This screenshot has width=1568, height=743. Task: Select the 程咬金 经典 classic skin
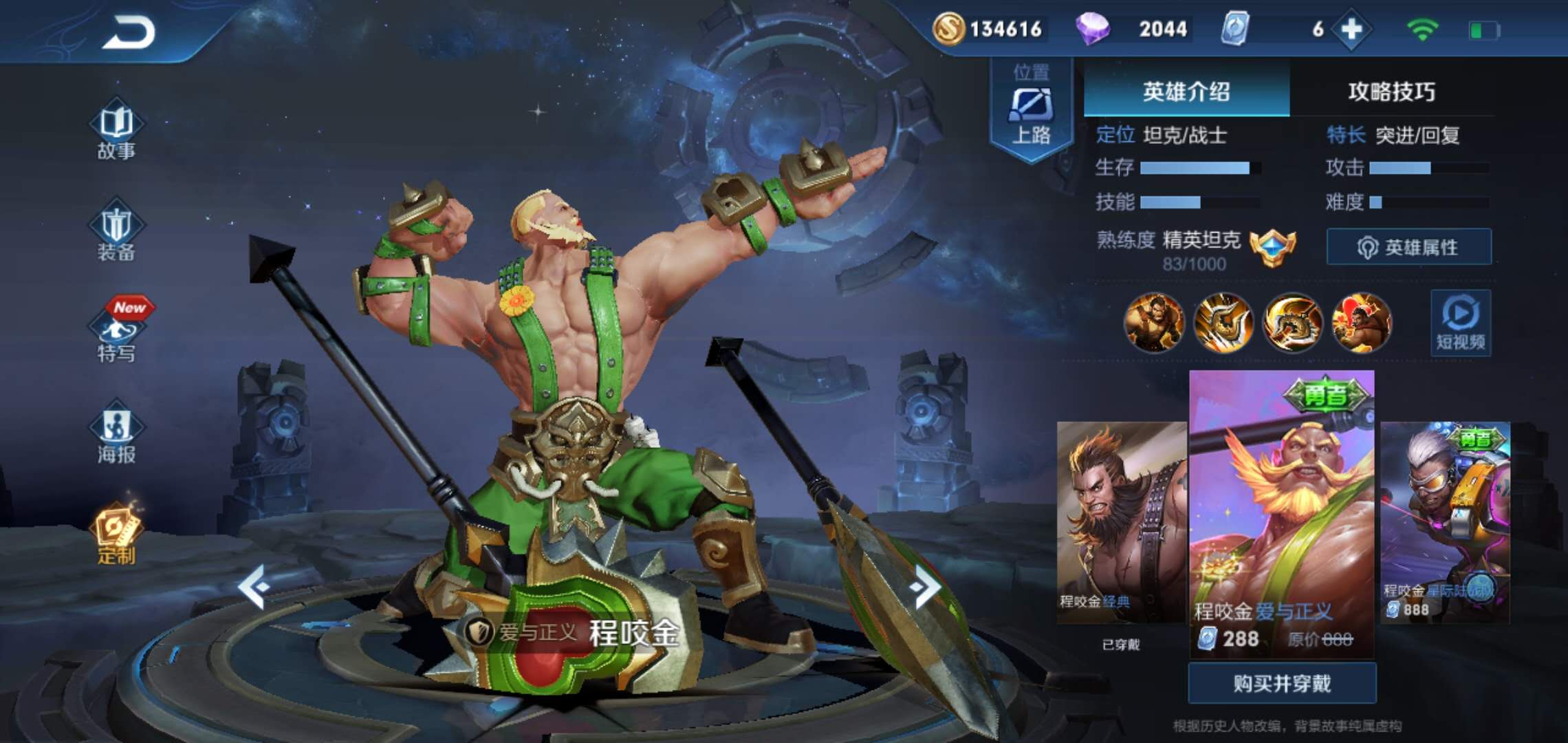tap(1121, 521)
